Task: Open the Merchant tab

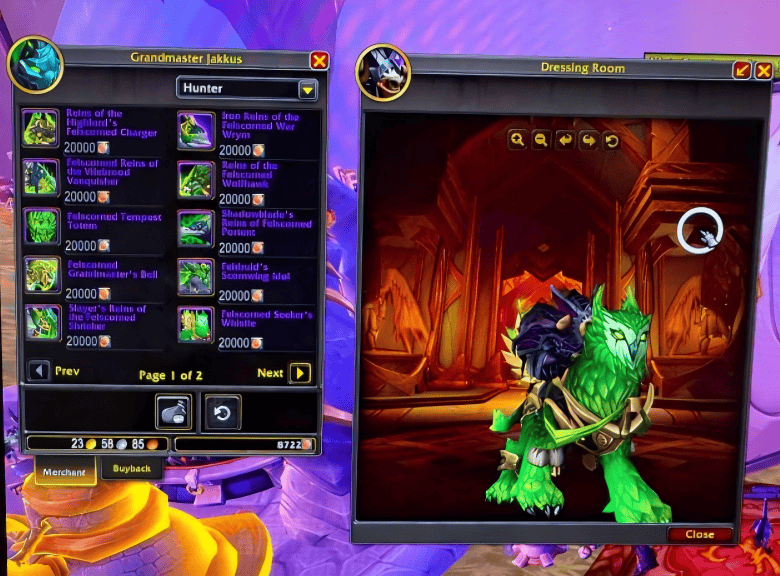Action: coord(65,471)
